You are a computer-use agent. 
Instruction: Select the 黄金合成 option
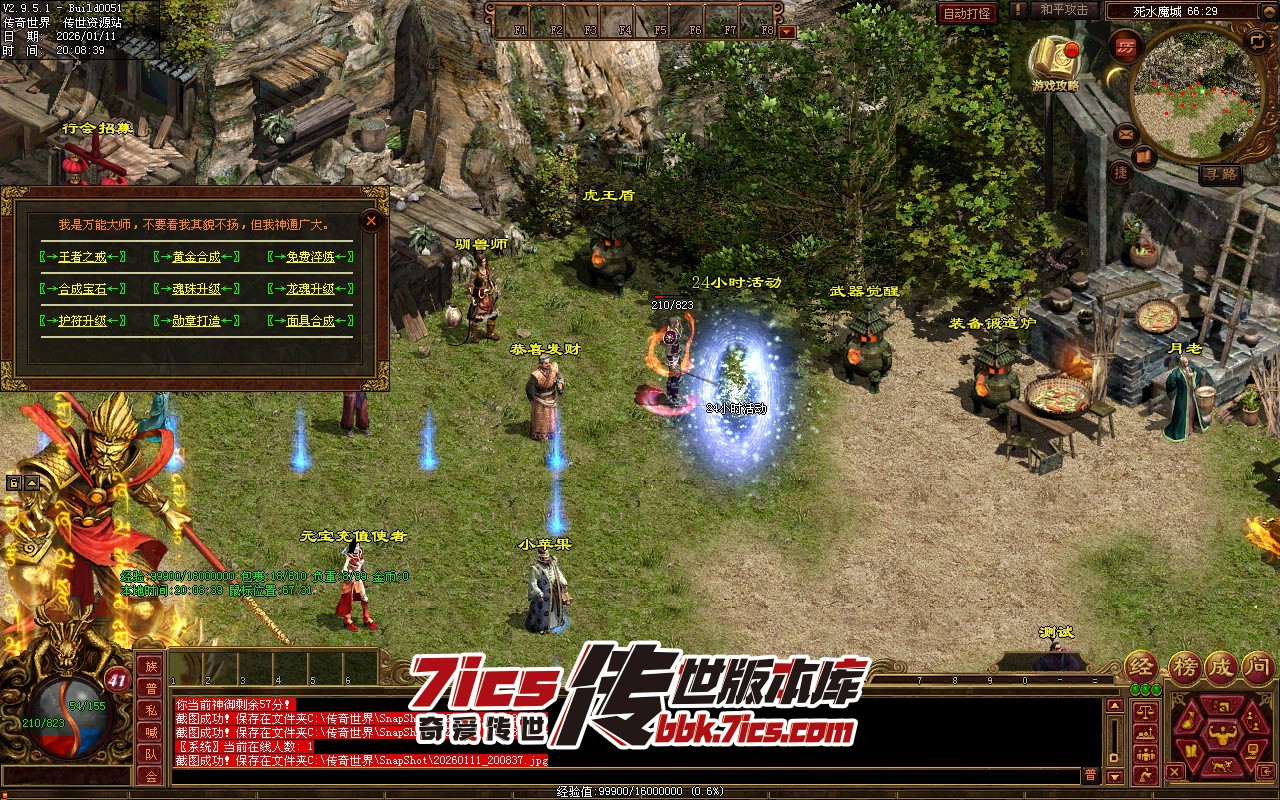click(196, 257)
